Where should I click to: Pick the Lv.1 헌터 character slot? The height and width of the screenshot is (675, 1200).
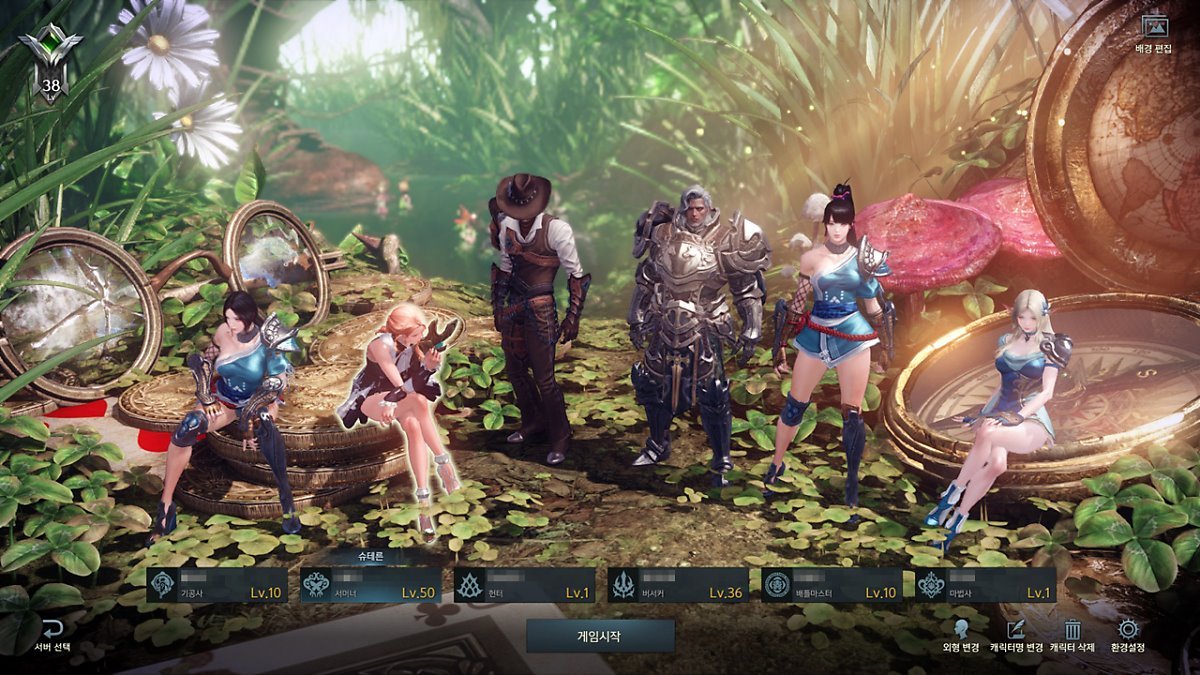click(x=524, y=585)
